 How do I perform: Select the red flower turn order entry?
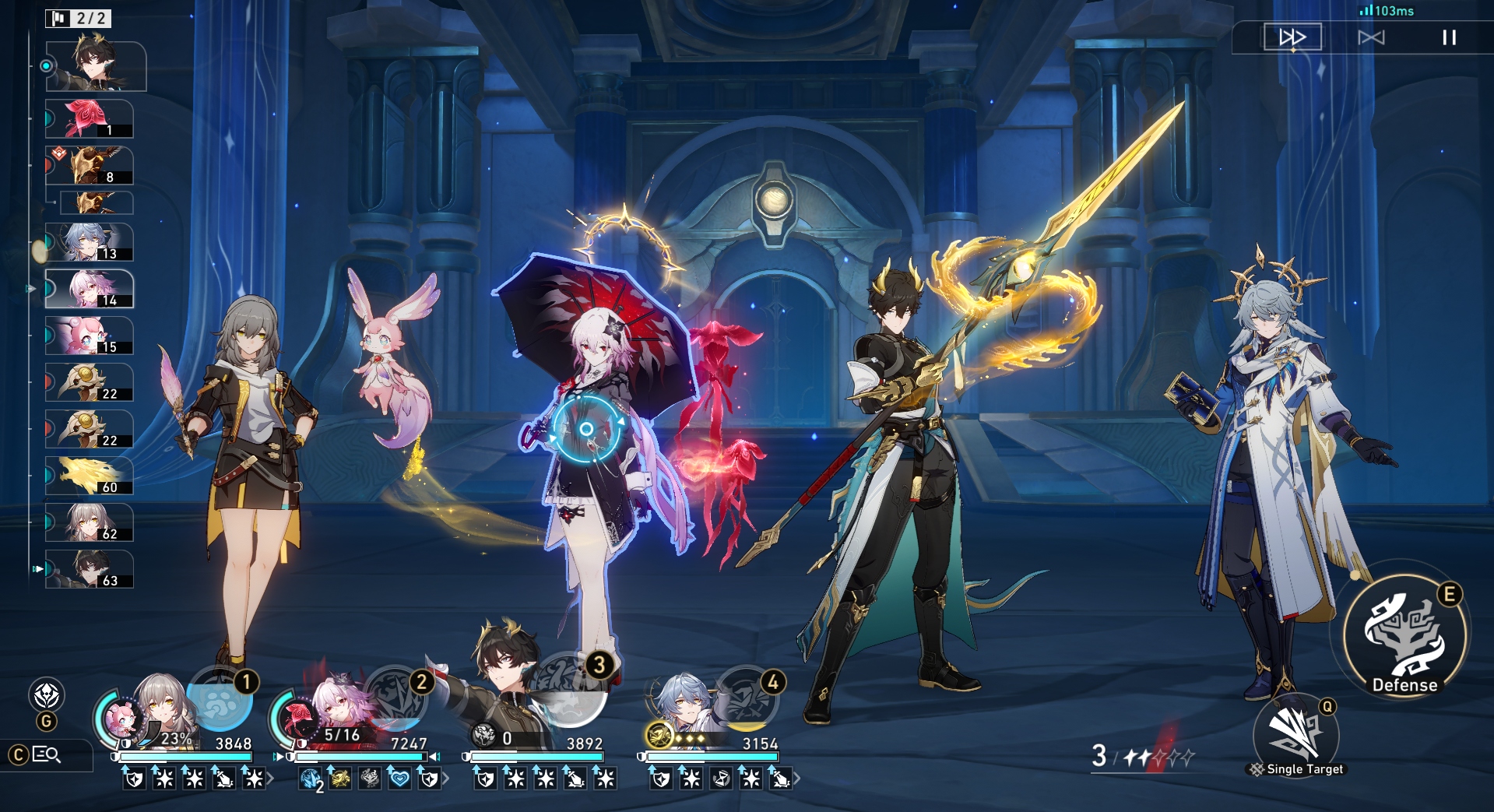[x=89, y=119]
